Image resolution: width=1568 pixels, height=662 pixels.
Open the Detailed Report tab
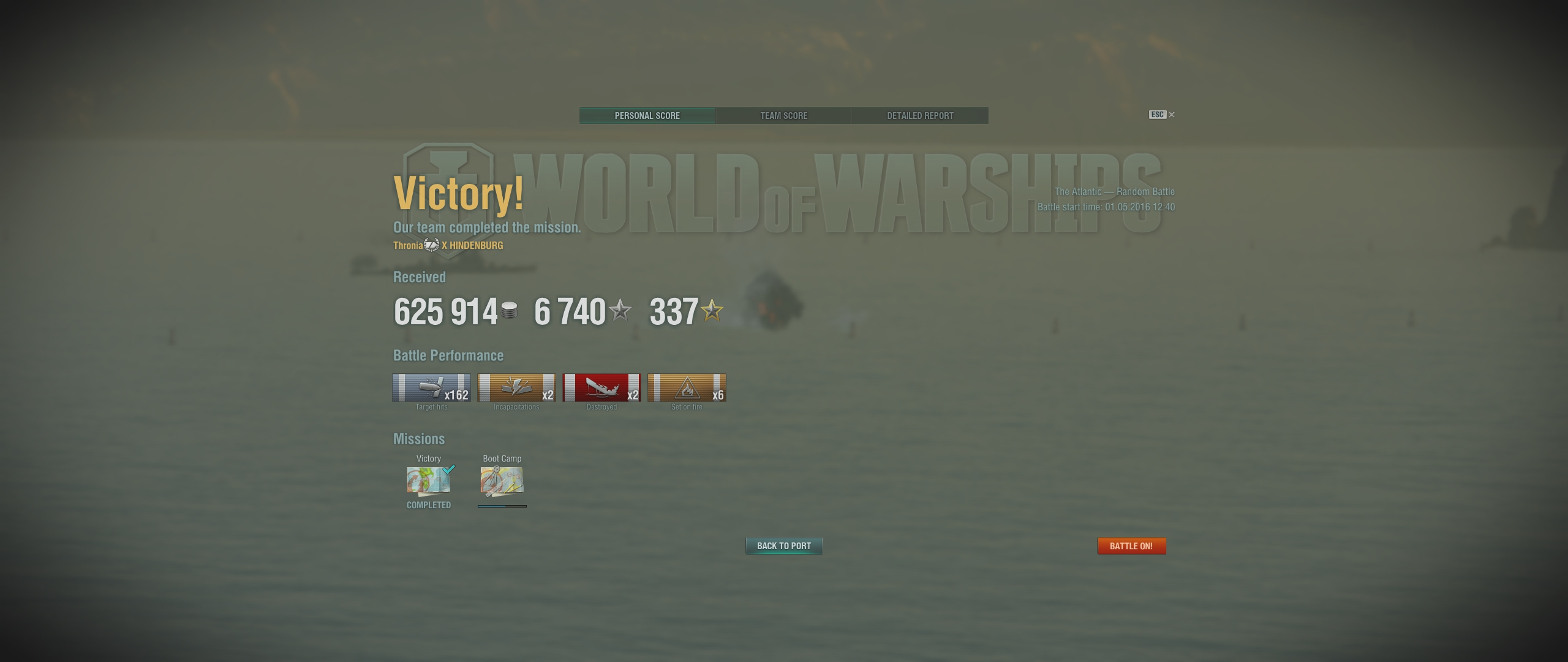[x=920, y=115]
